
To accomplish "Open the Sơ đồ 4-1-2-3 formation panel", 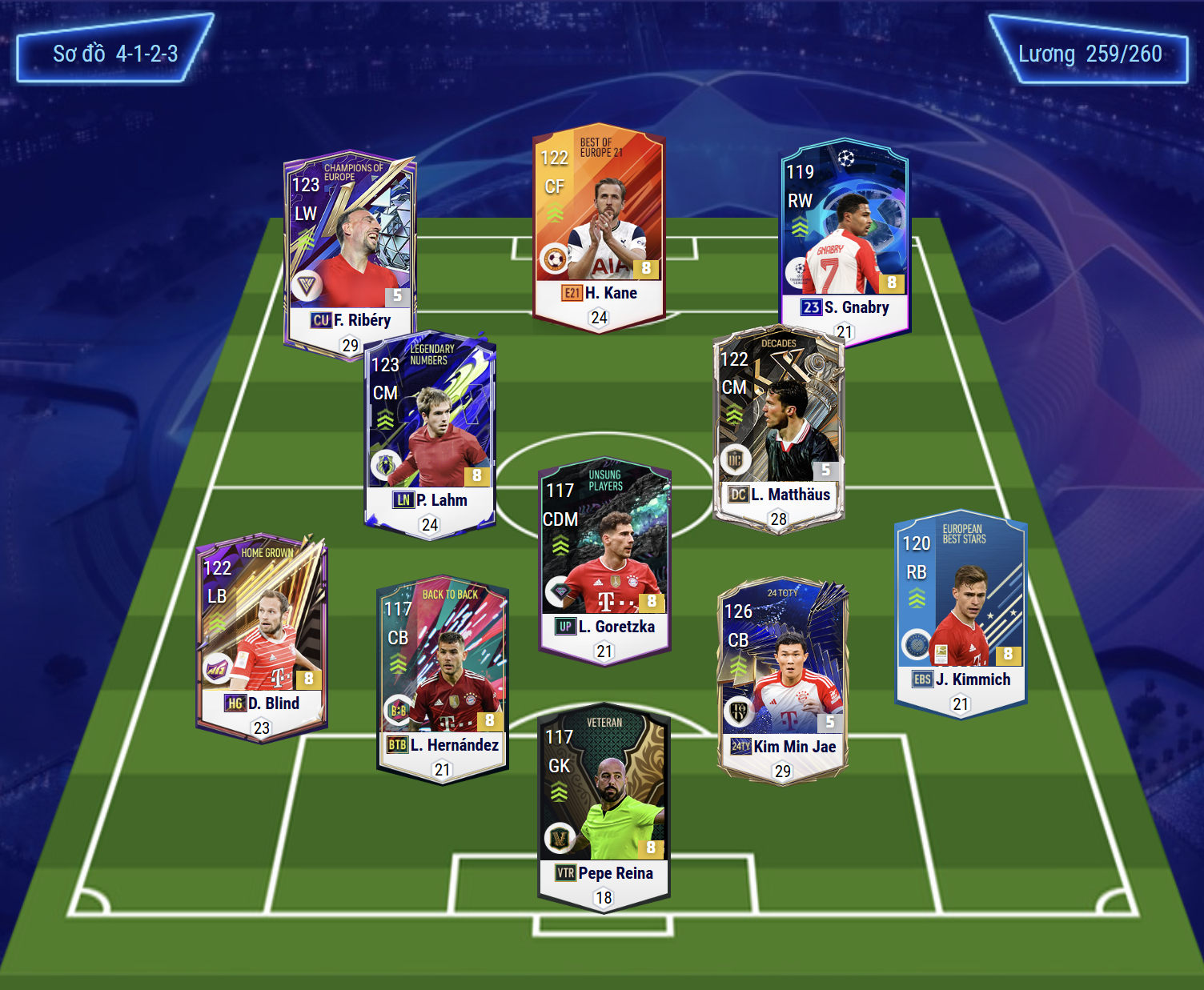I will (114, 54).
